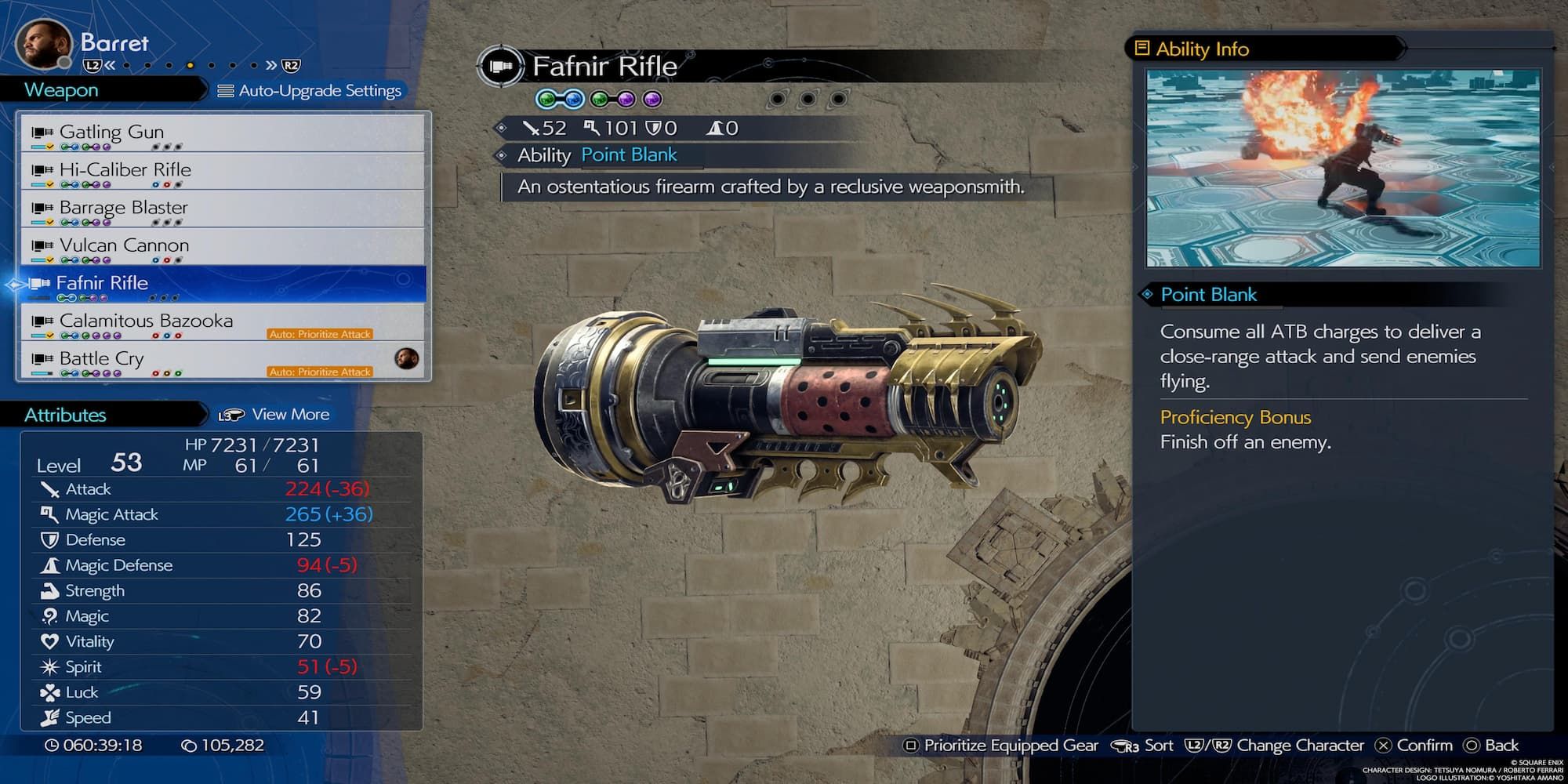The image size is (1568, 784).
Task: Choose the Calamitous Bazooka weapon
Action: [x=223, y=321]
